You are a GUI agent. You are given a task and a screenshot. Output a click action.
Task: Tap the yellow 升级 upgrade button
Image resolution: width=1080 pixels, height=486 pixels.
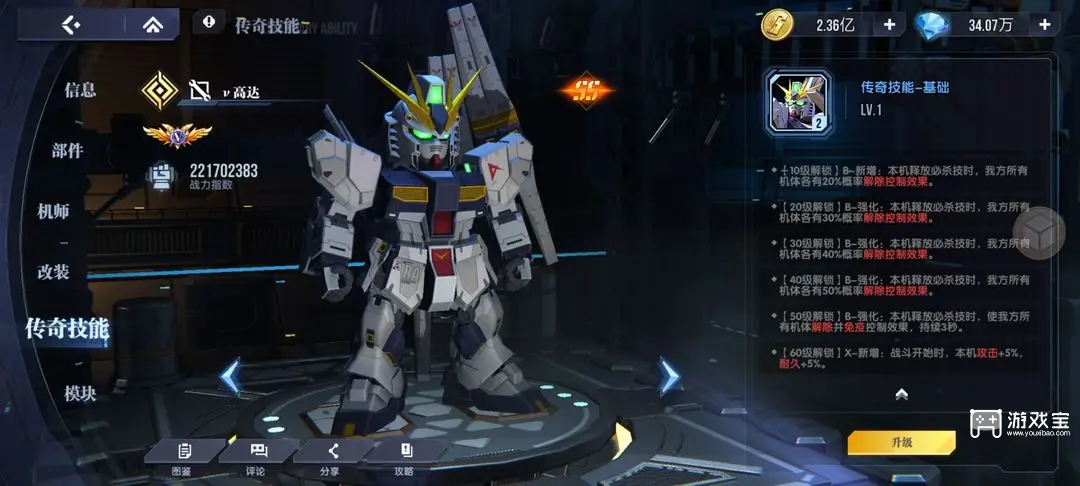pos(901,442)
